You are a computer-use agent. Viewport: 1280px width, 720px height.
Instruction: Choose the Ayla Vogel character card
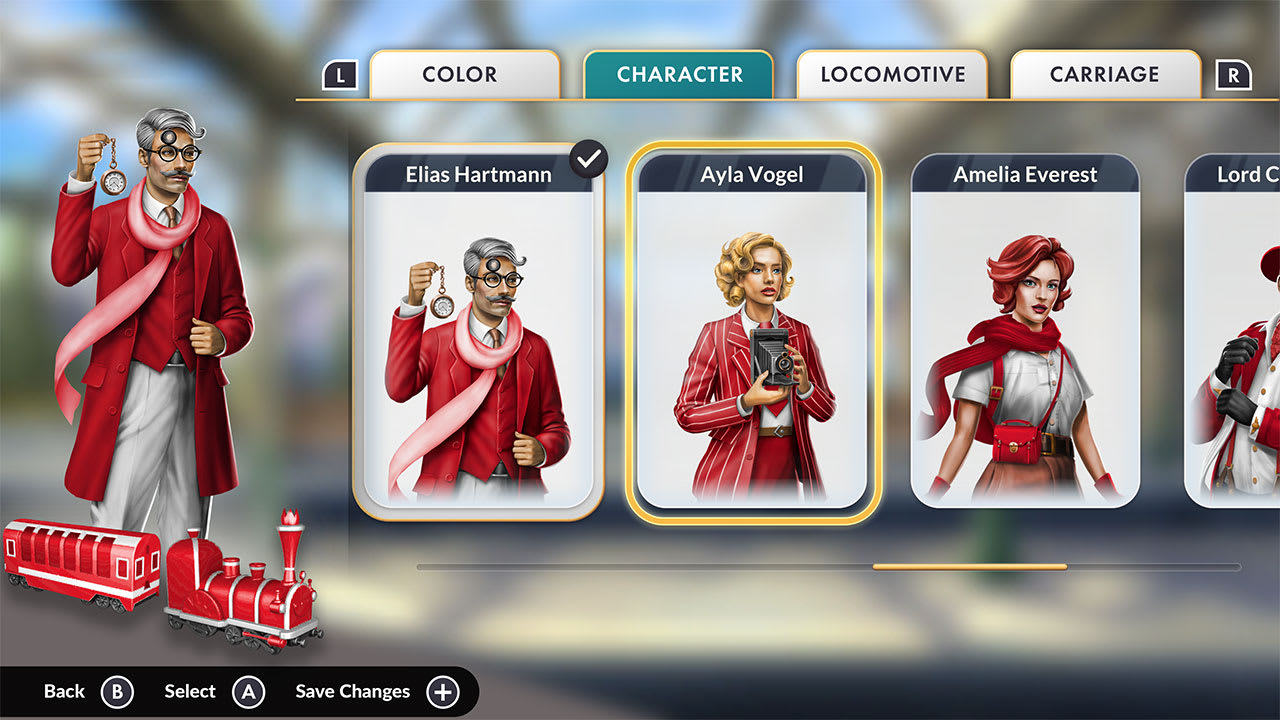click(752, 332)
